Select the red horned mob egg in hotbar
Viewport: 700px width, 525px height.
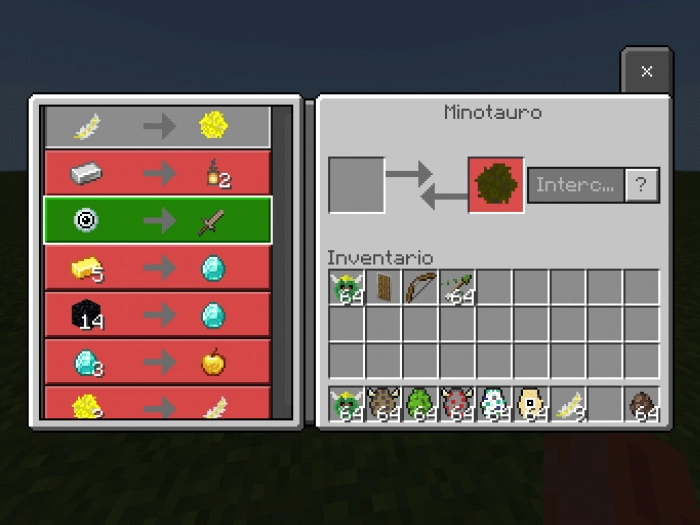click(458, 404)
